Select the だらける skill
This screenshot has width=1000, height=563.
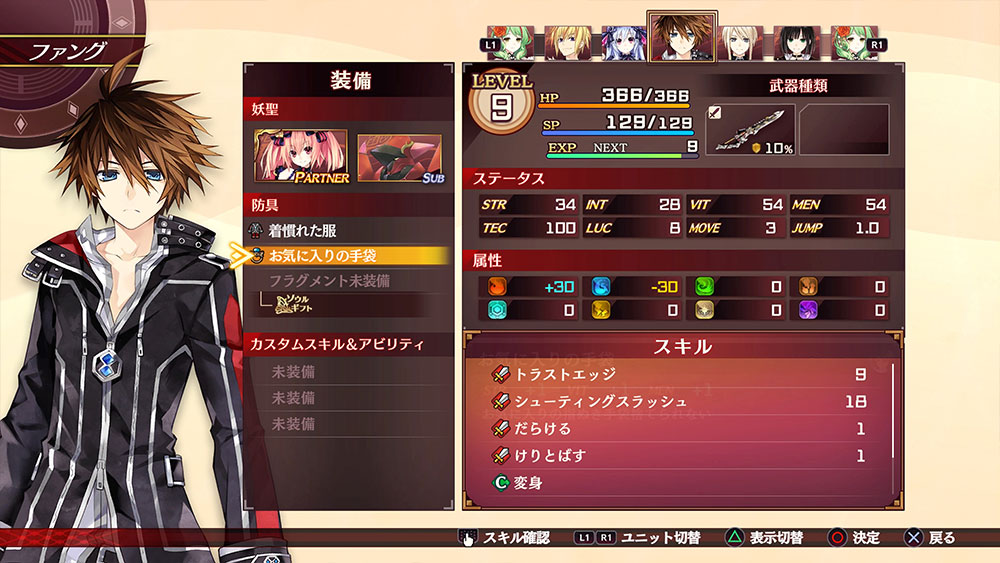pyautogui.click(x=543, y=429)
